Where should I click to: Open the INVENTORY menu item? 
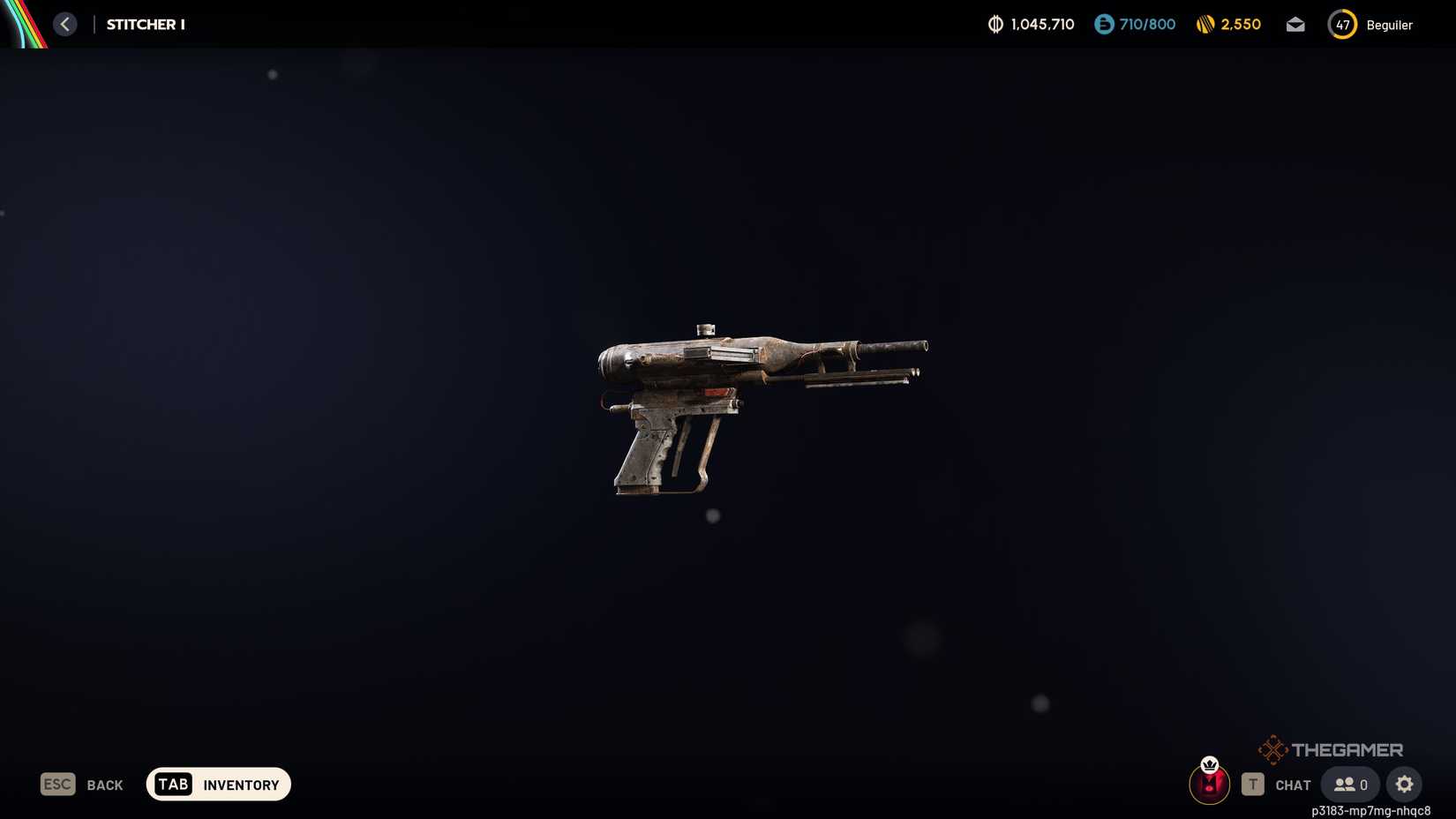click(239, 785)
